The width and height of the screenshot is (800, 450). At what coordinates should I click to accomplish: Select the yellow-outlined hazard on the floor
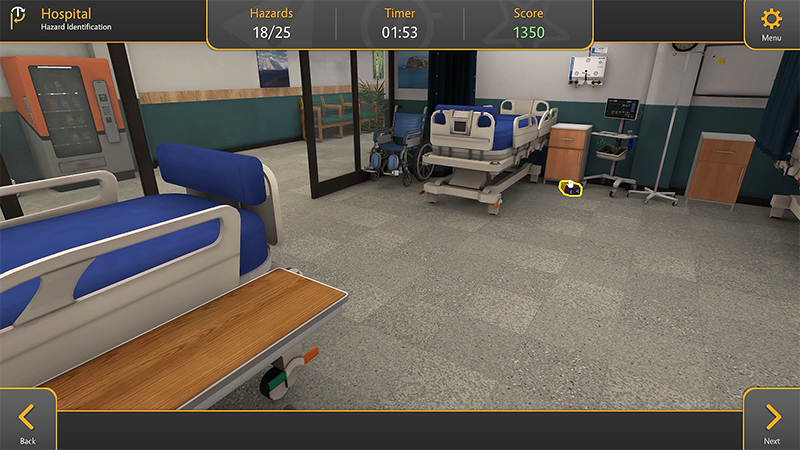(x=571, y=188)
